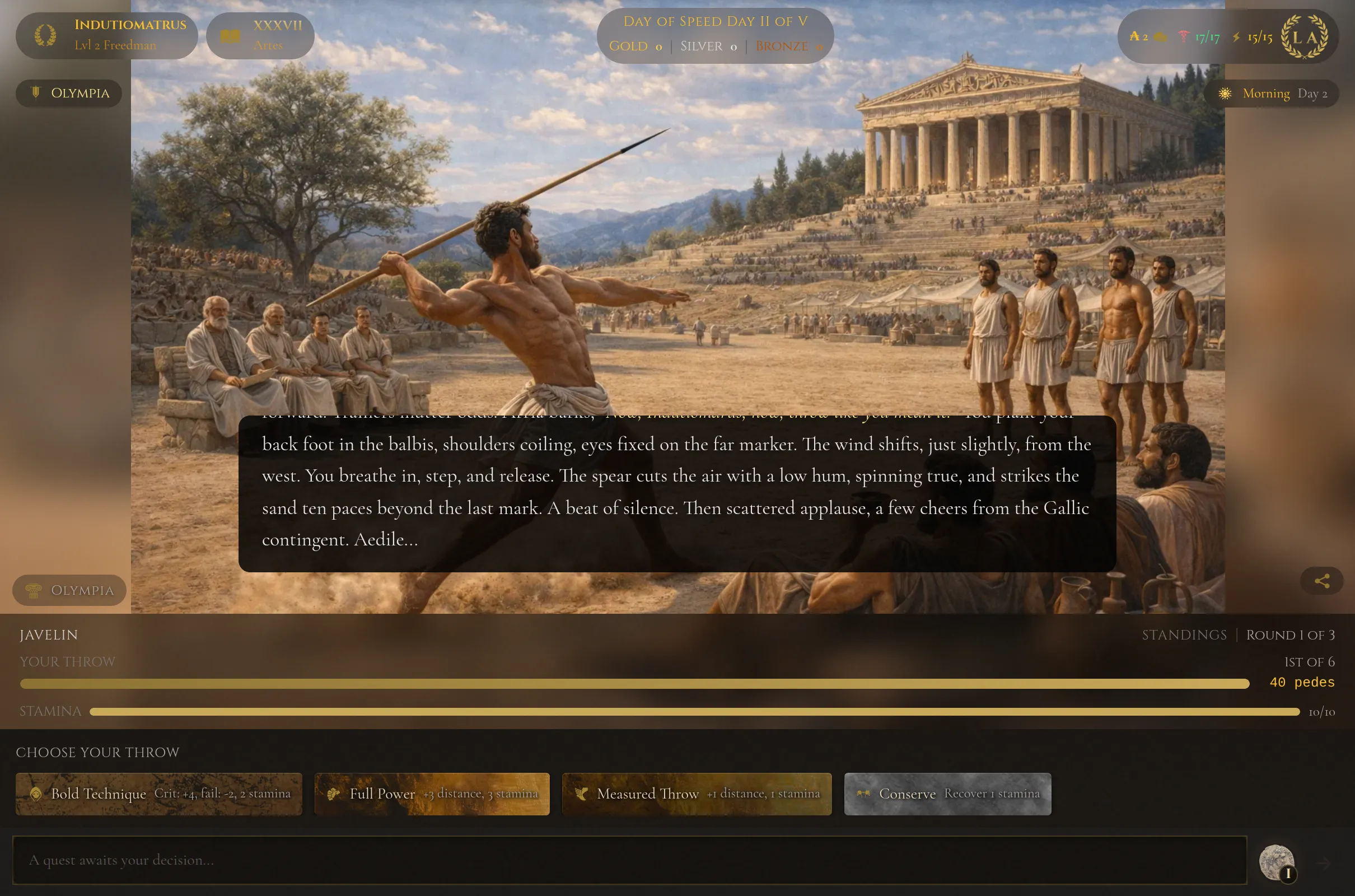Choose the Bold Technique throw

tap(159, 794)
